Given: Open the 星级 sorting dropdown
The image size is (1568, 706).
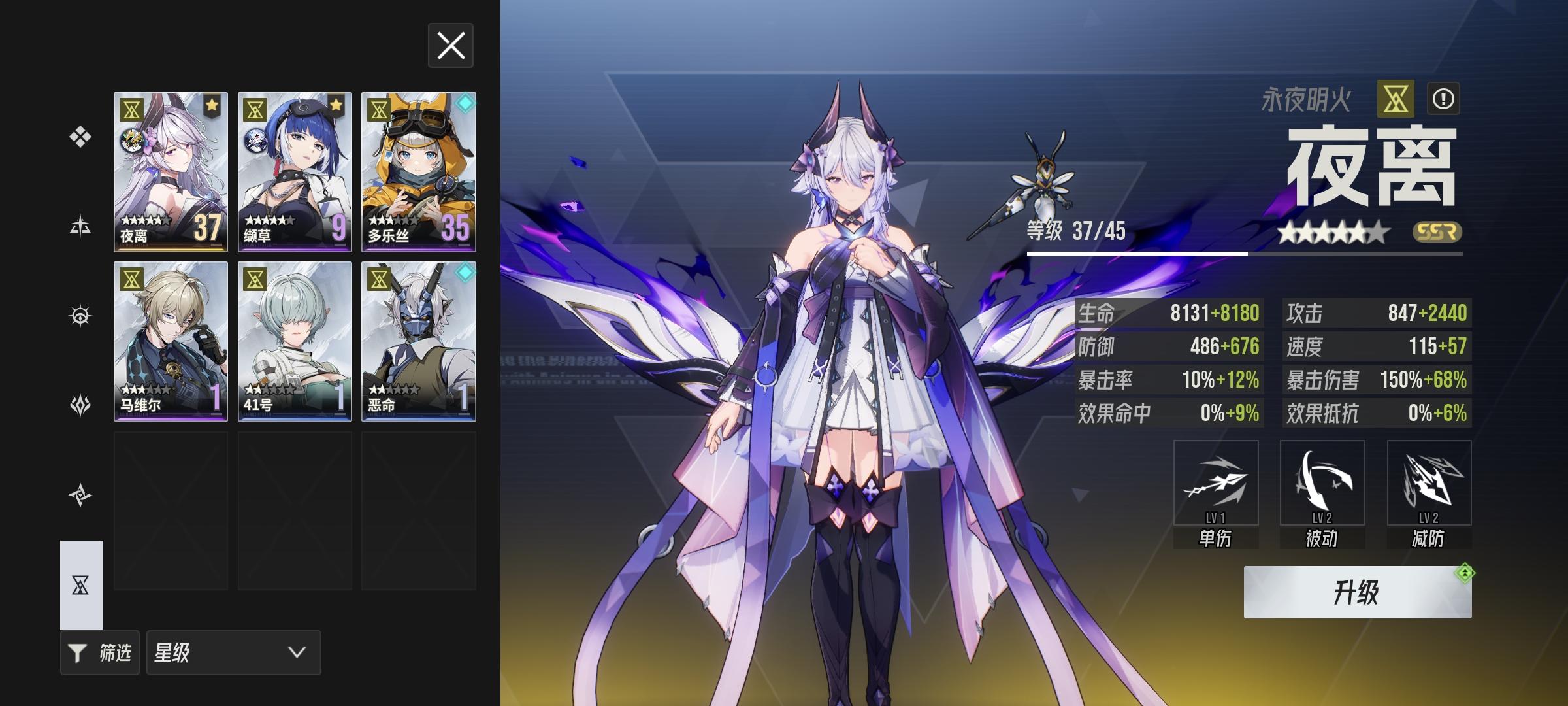Looking at the screenshot, I should [232, 652].
